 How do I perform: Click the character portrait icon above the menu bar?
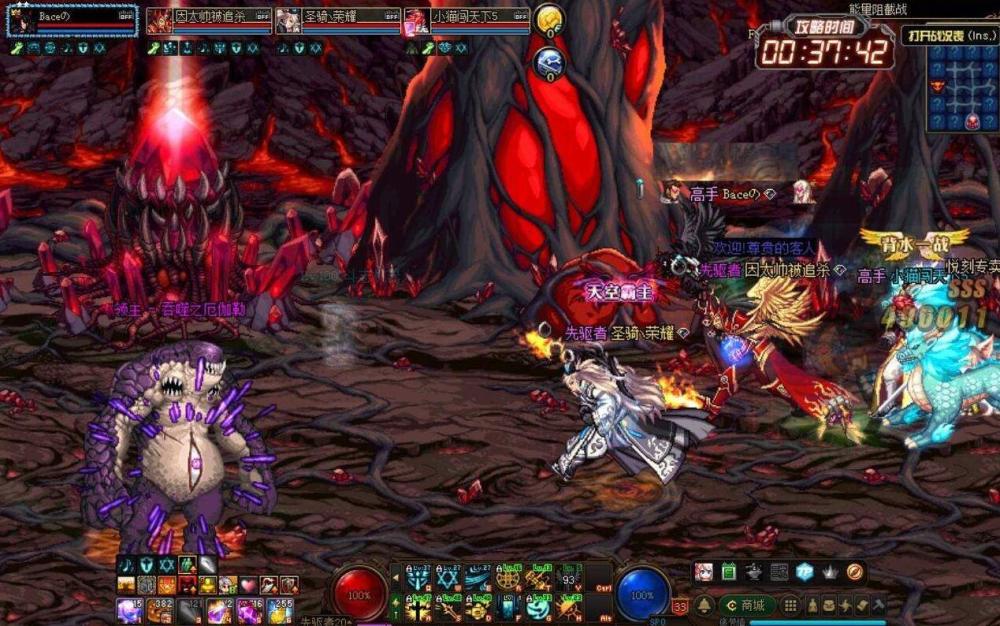704,572
